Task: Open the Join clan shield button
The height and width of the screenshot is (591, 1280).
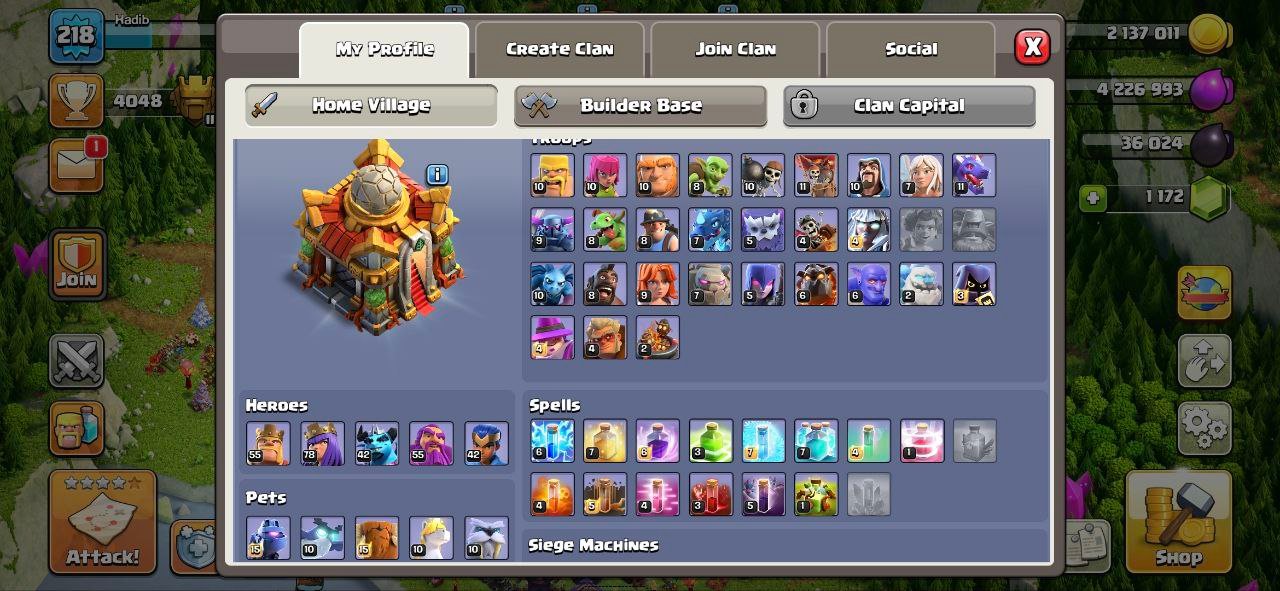Action: click(76, 265)
